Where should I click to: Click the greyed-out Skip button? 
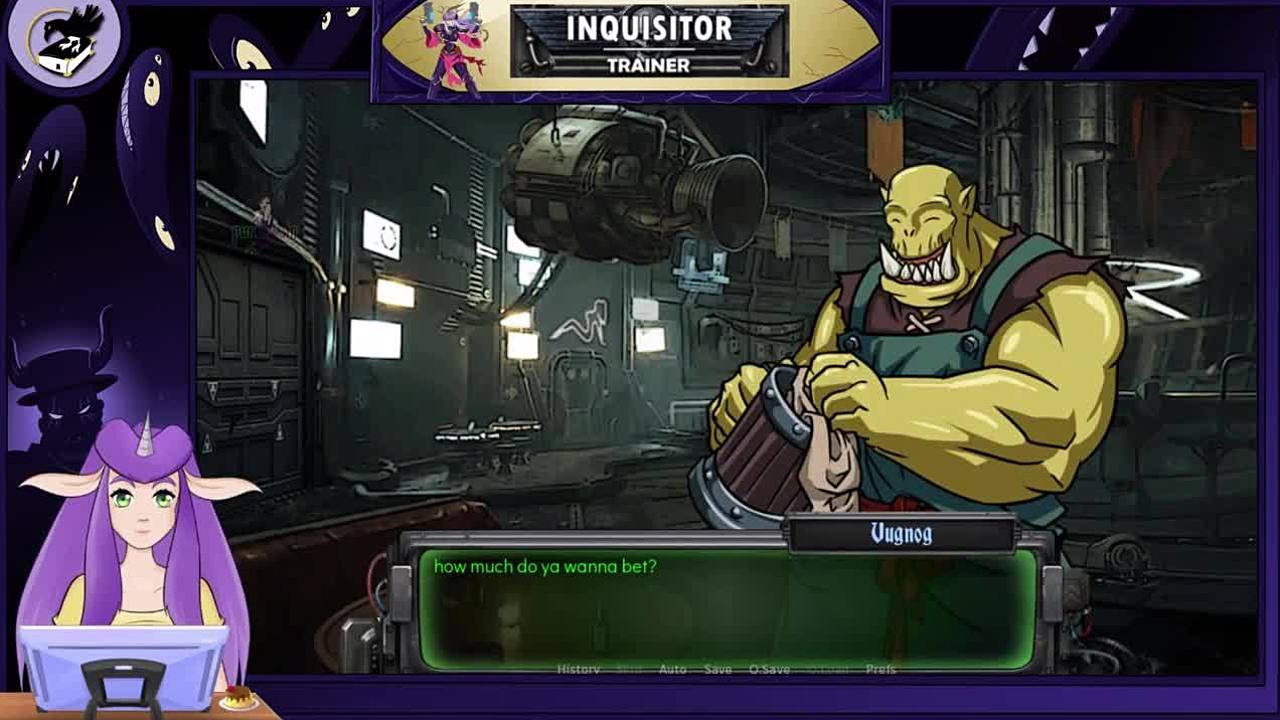[629, 669]
